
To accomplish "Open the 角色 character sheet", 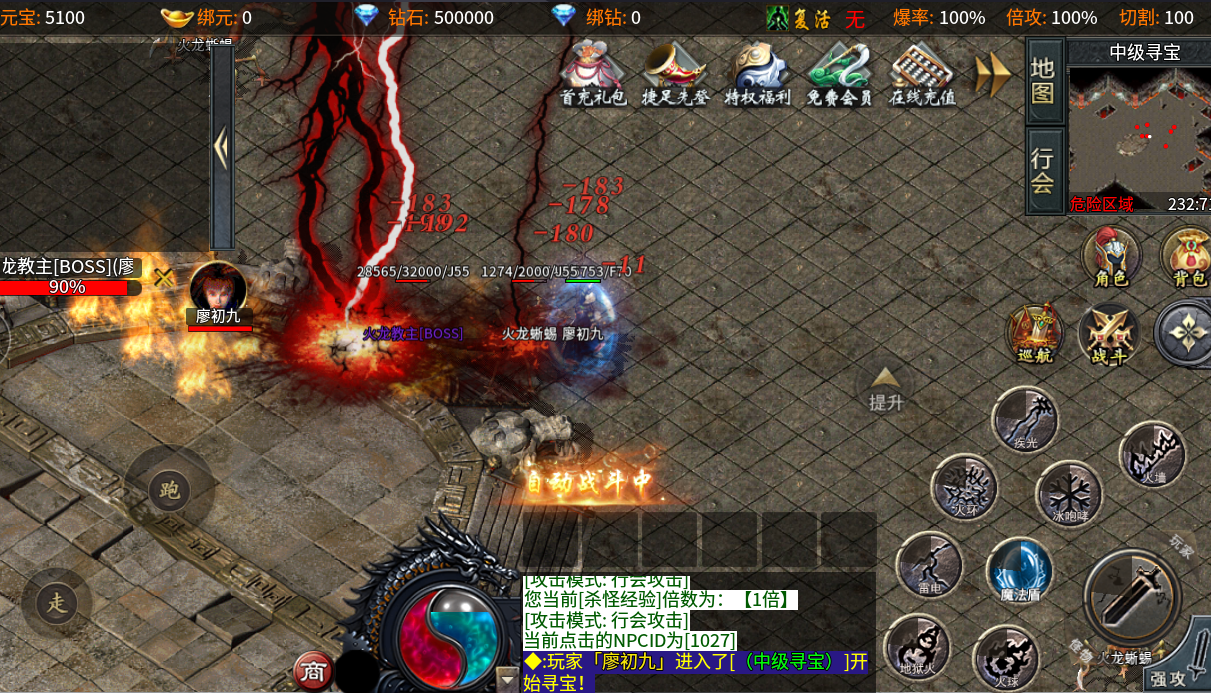I will (x=1111, y=255).
